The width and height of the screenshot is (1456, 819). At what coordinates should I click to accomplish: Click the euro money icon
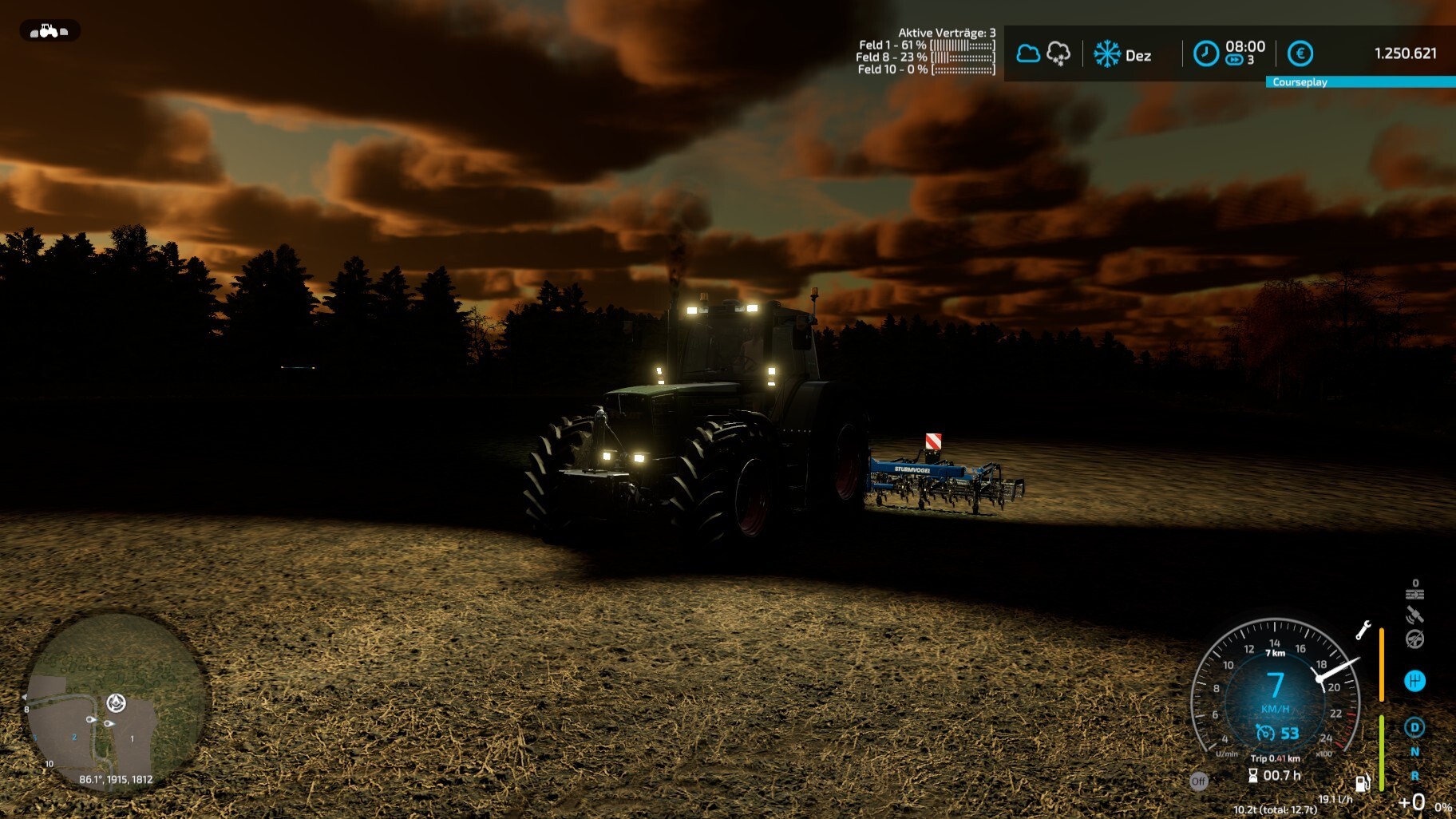tap(1300, 53)
